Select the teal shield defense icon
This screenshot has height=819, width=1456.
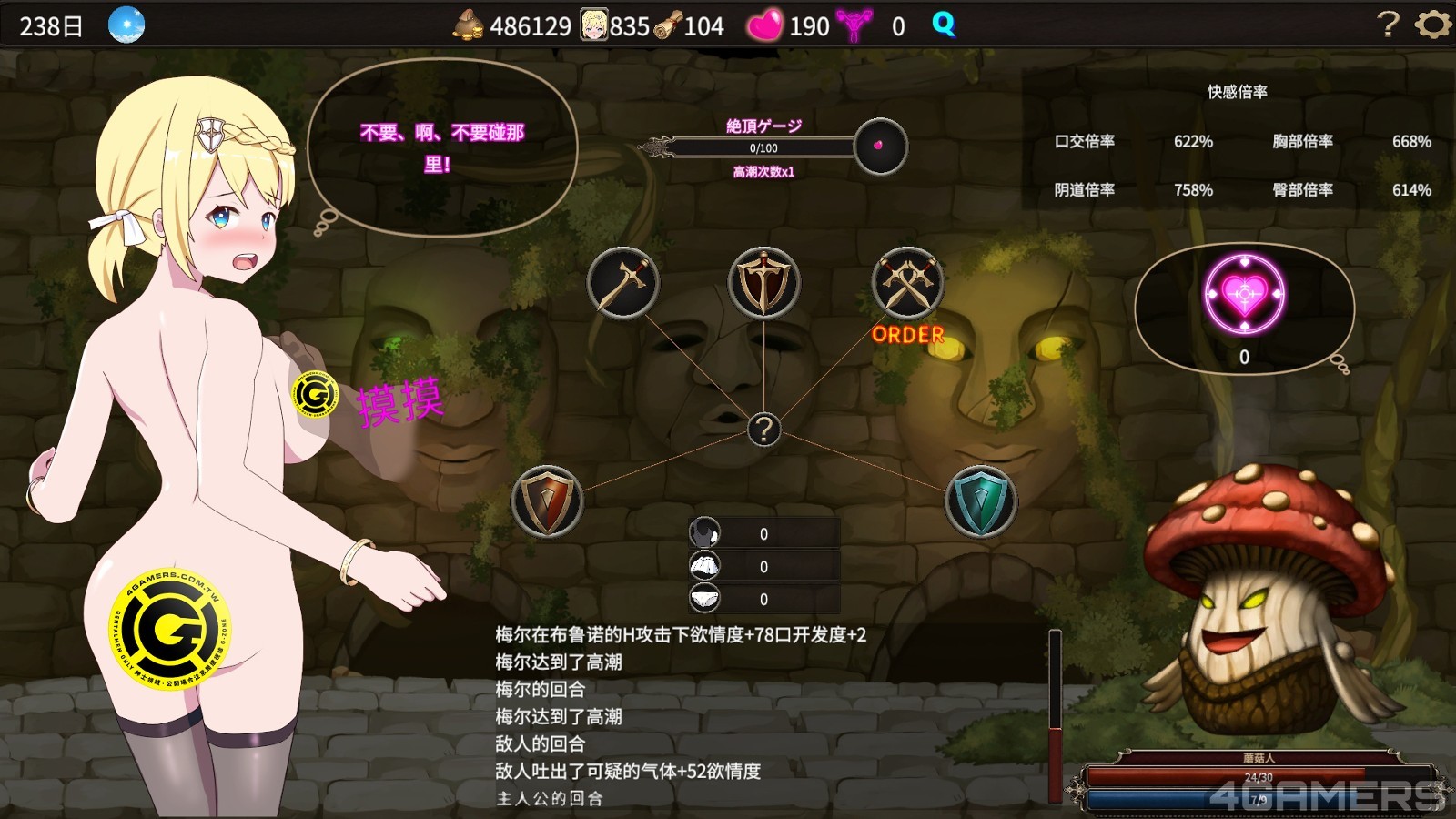pos(981,501)
